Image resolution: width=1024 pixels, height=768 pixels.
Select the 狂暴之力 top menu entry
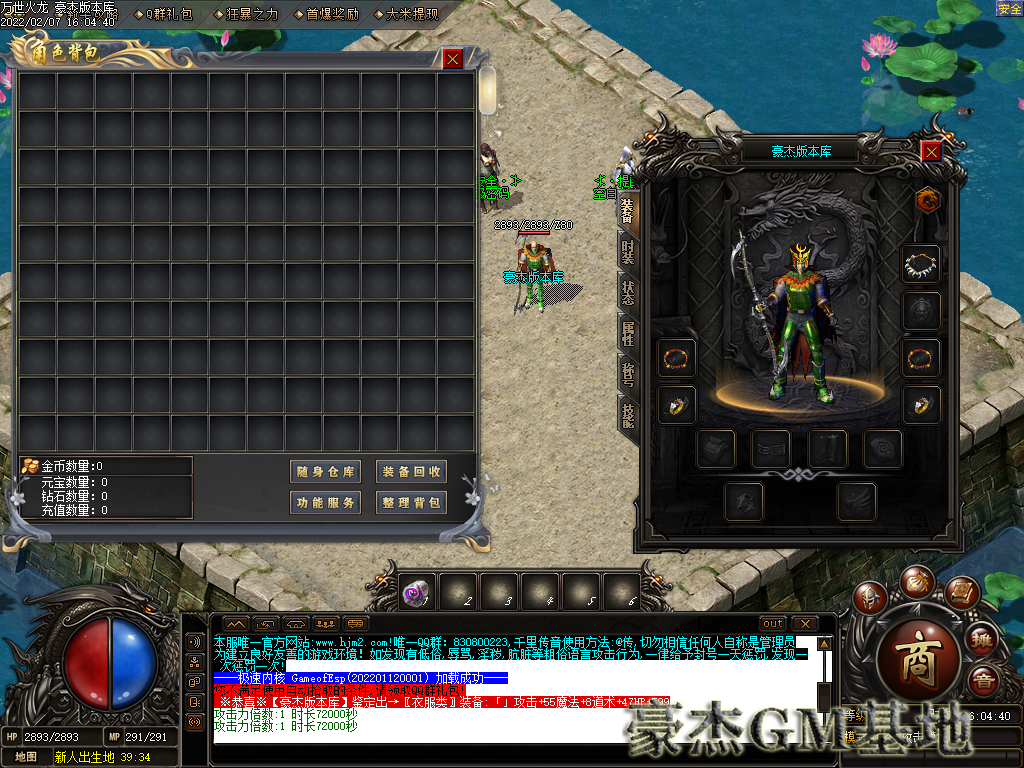pos(246,15)
